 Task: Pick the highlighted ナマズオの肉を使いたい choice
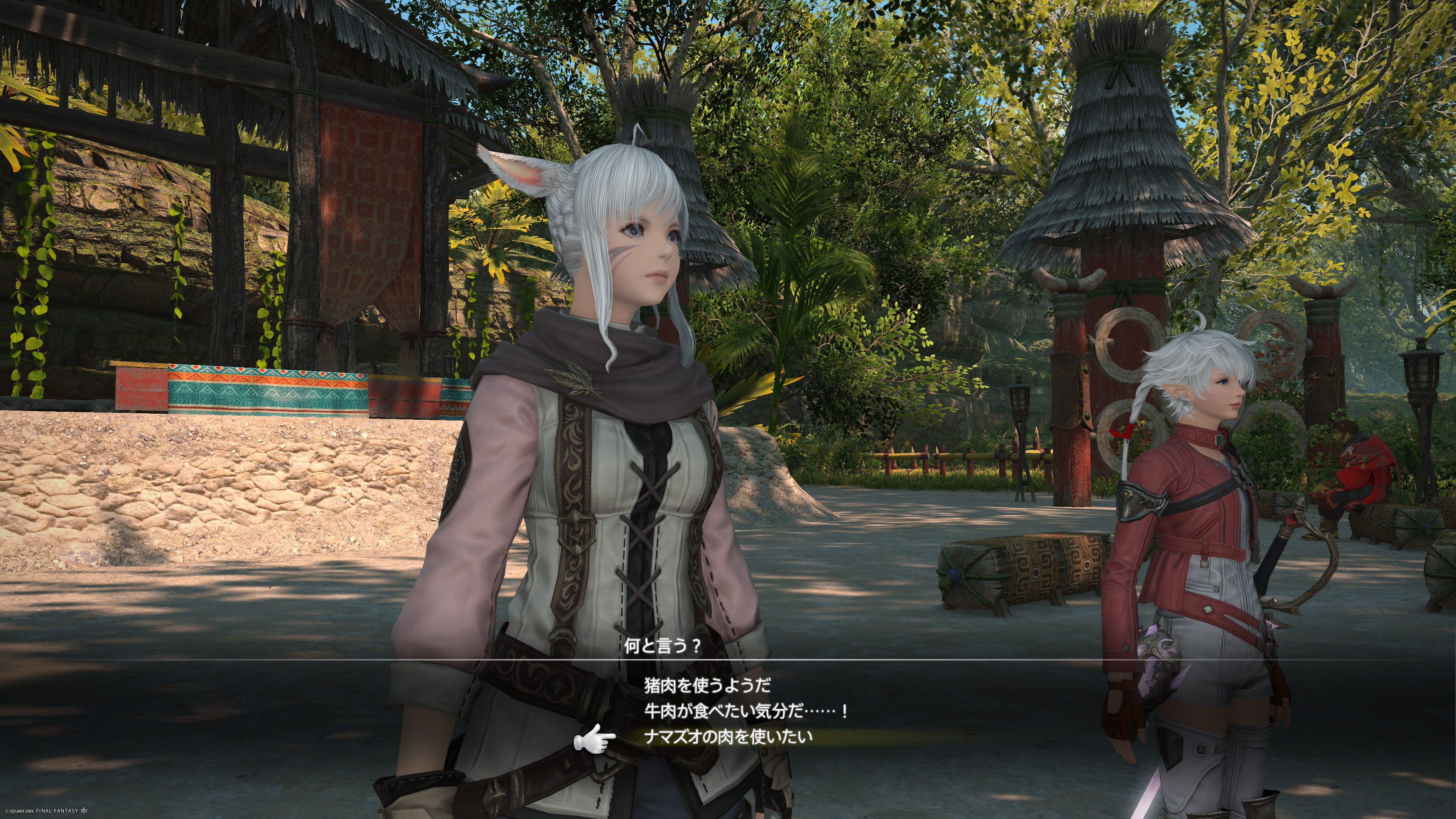728,736
